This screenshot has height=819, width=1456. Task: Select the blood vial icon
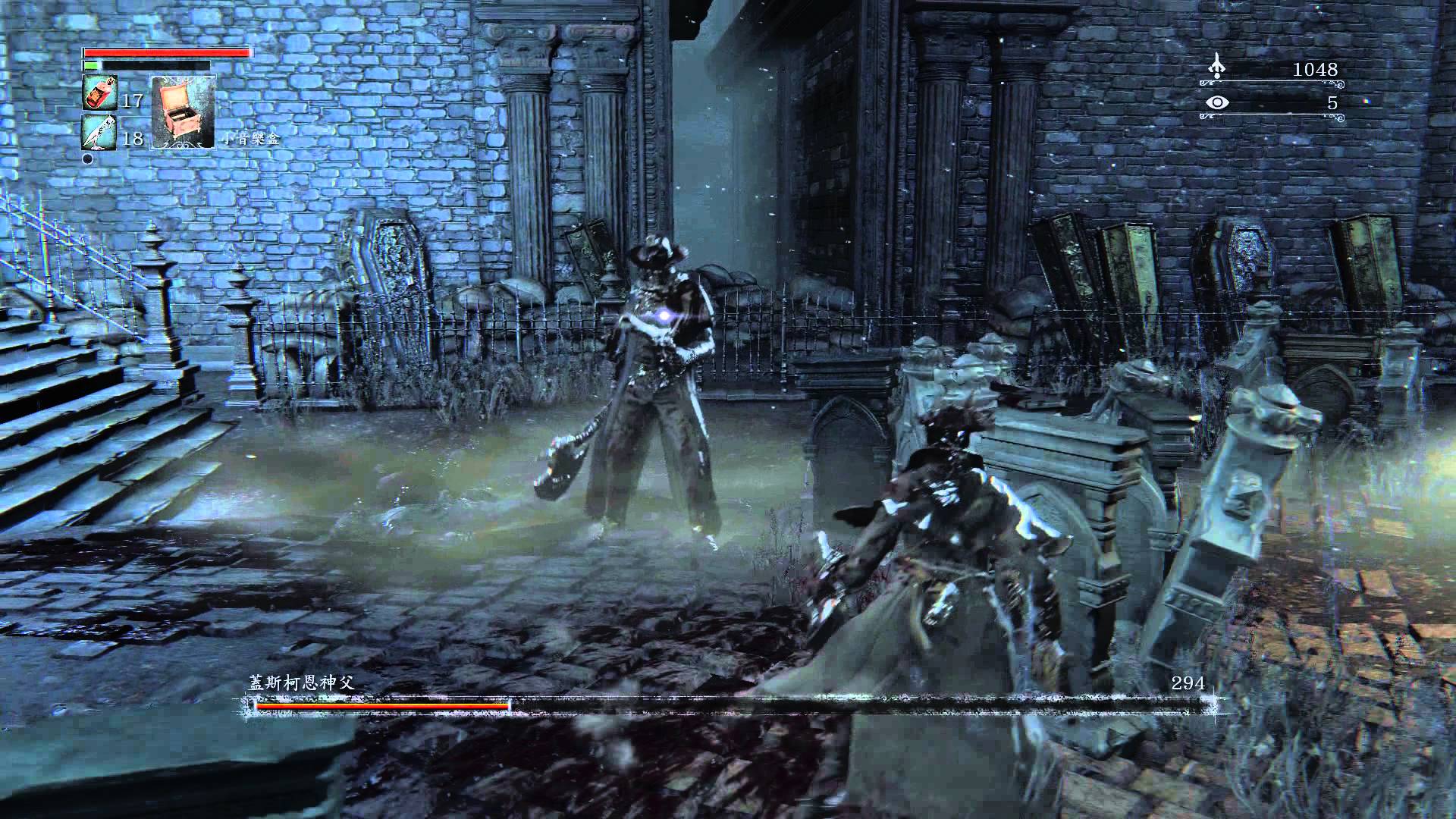(x=99, y=94)
